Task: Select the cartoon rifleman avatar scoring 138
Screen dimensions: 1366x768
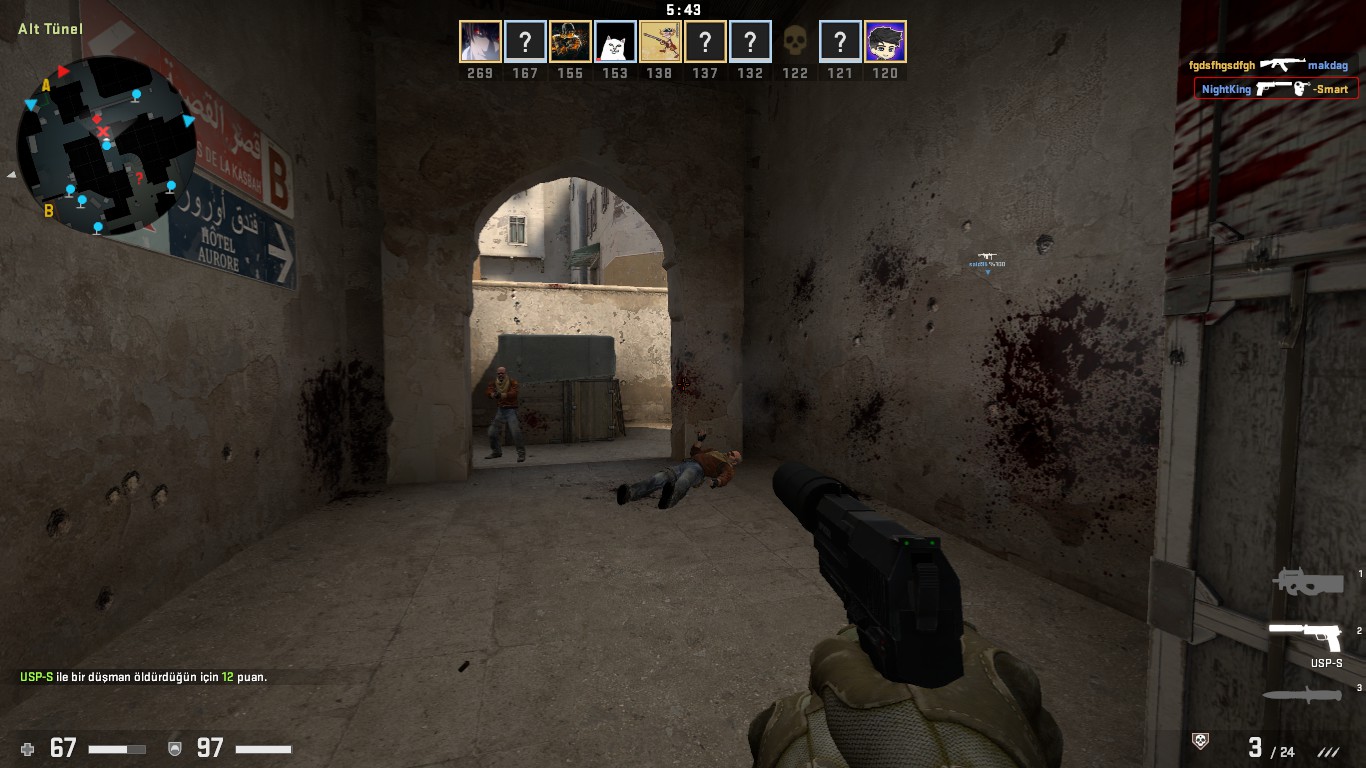Action: pyautogui.click(x=660, y=42)
